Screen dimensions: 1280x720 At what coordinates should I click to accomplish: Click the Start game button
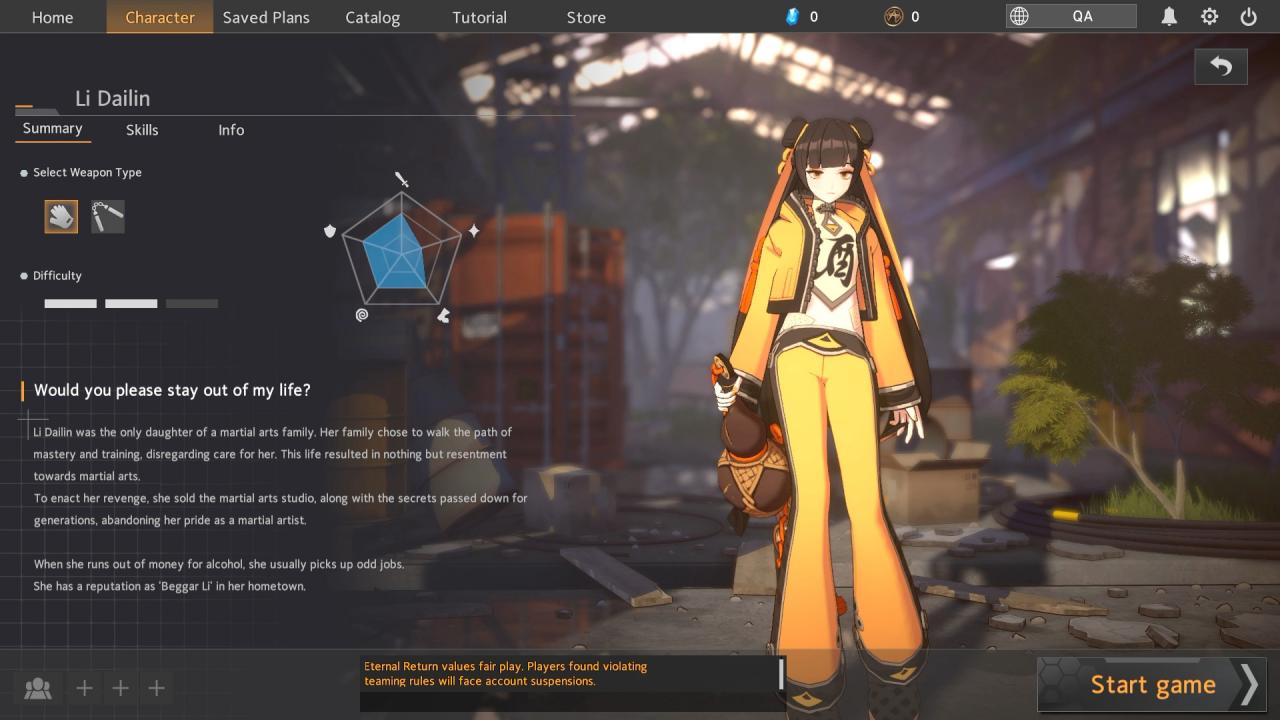[x=1152, y=685]
